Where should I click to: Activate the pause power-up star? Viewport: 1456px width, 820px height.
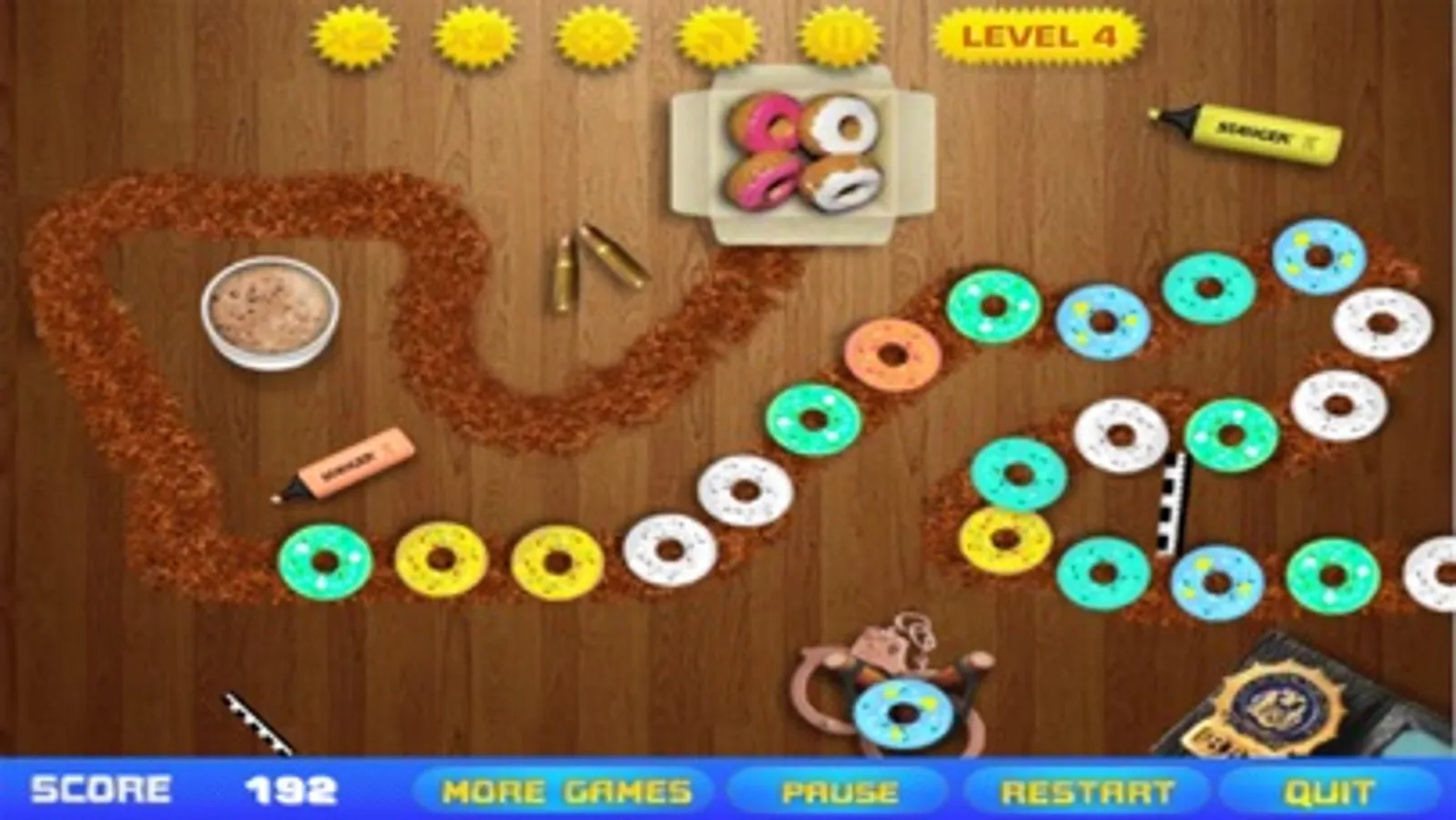pyautogui.click(x=839, y=36)
